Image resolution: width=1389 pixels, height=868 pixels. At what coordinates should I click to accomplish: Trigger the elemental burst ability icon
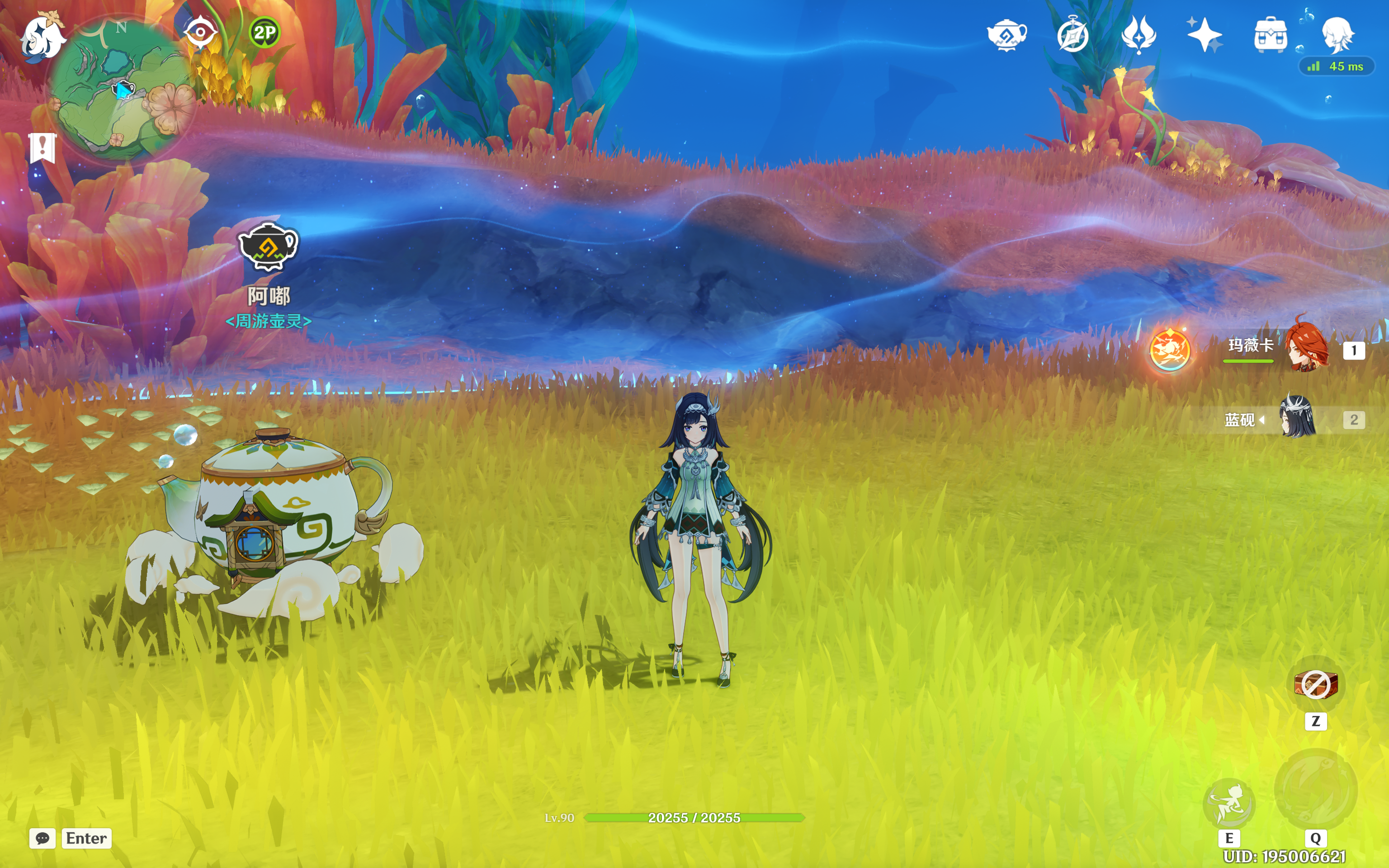coord(1315,791)
